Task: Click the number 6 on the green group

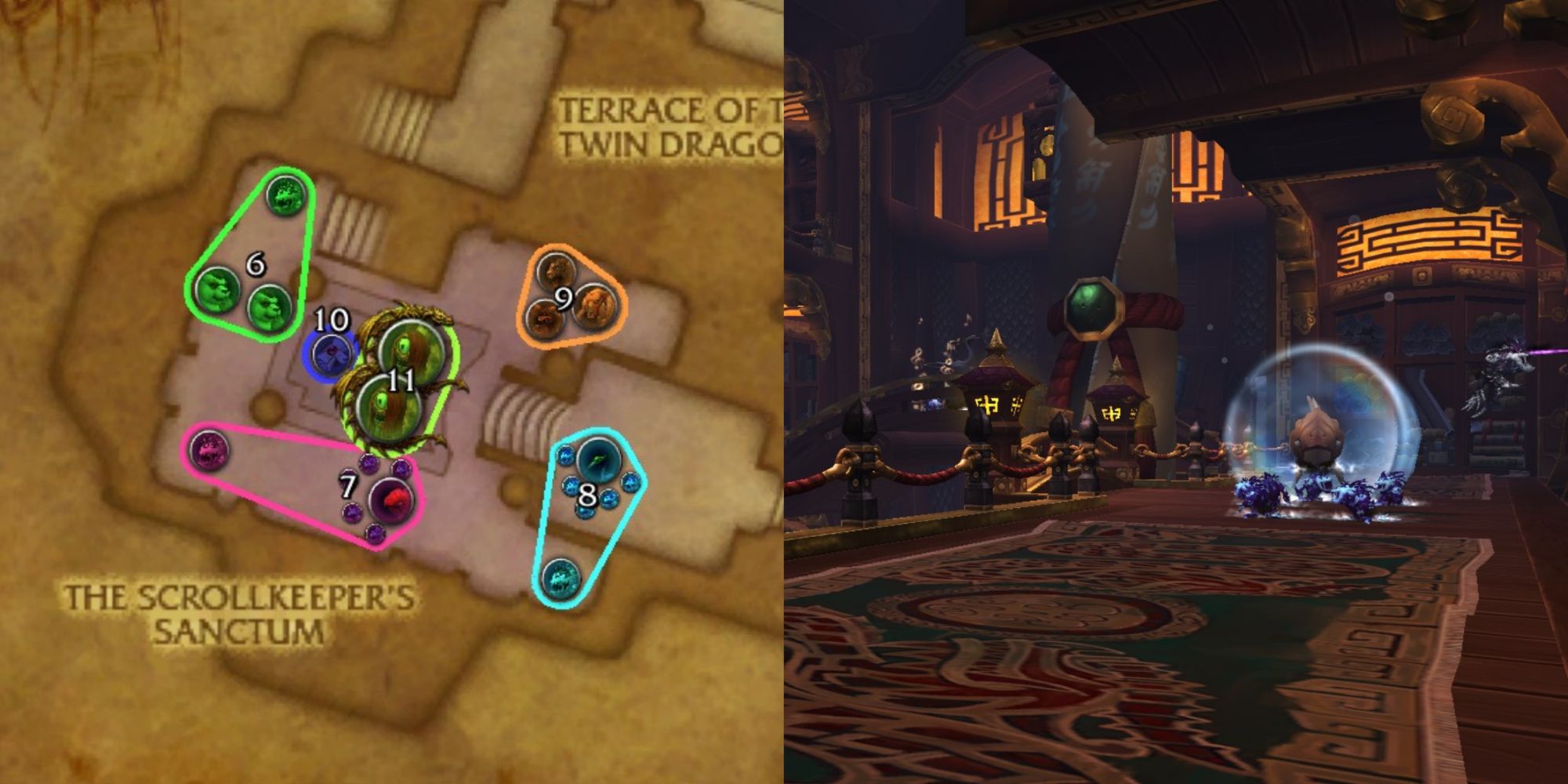Action: [256, 265]
